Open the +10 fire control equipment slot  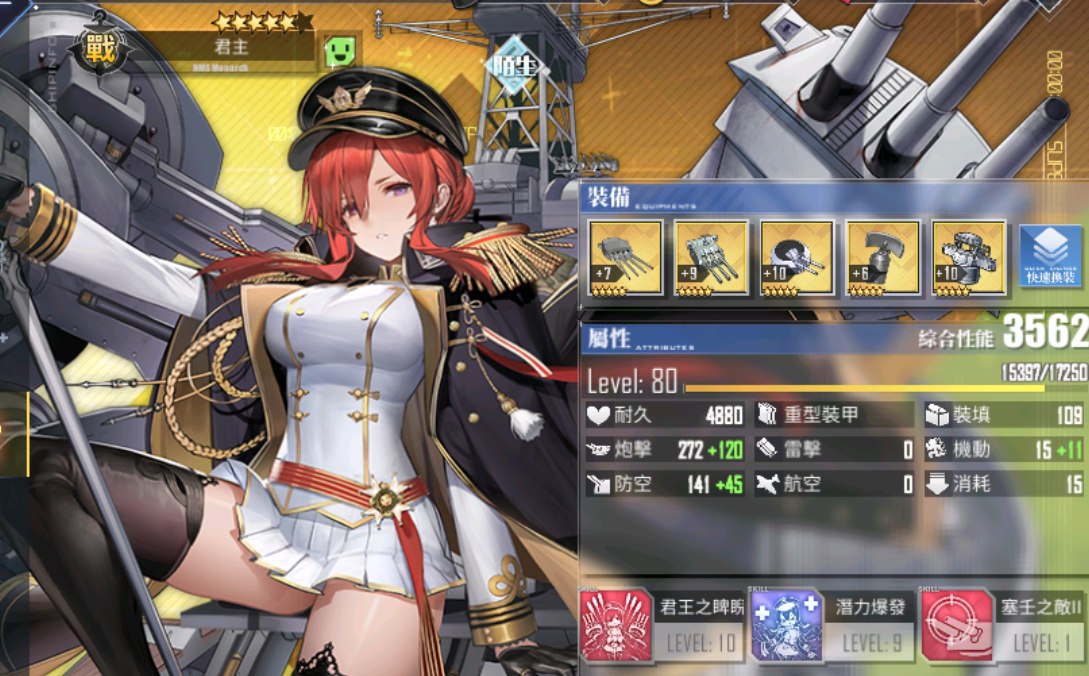tap(969, 258)
